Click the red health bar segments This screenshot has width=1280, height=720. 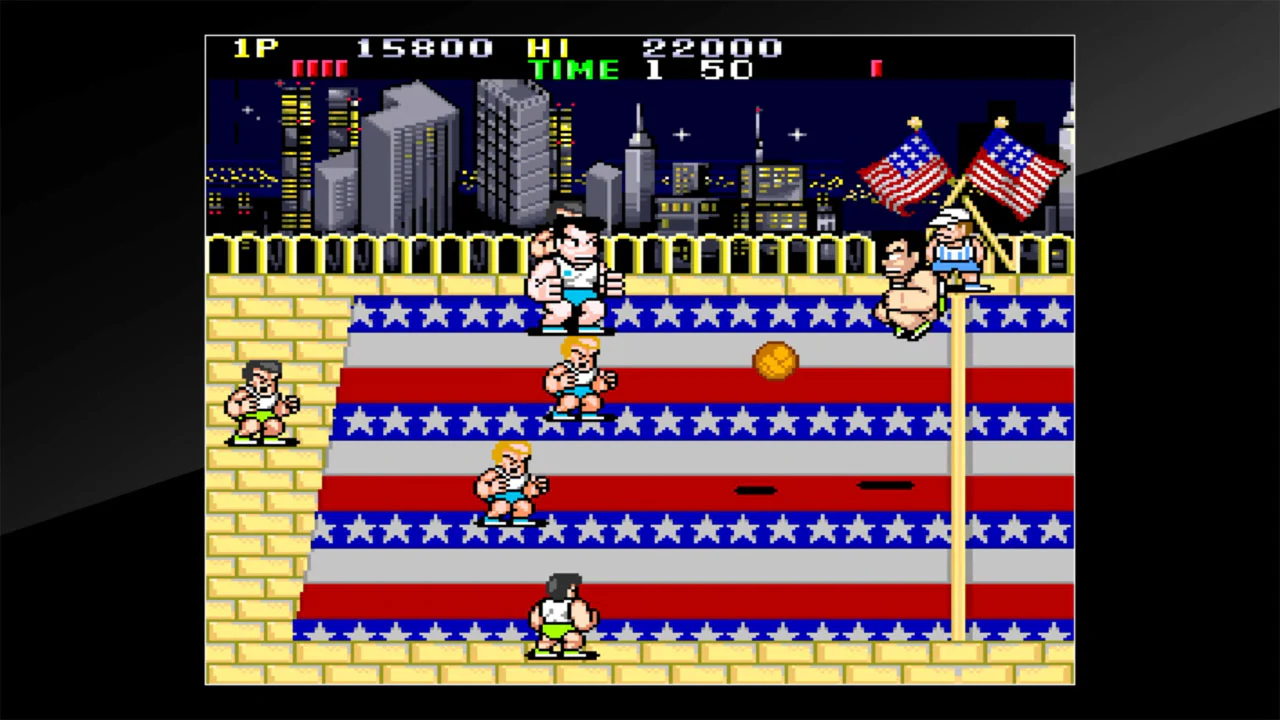322,67
